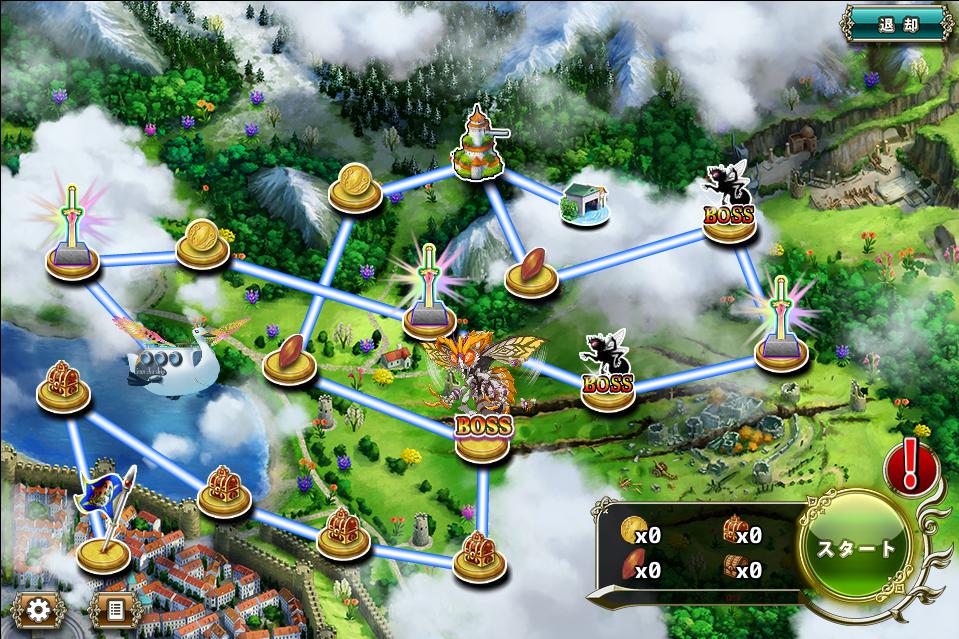The height and width of the screenshot is (639, 959).
Task: Select the giant moth monster BOSS node
Action: [x=484, y=400]
